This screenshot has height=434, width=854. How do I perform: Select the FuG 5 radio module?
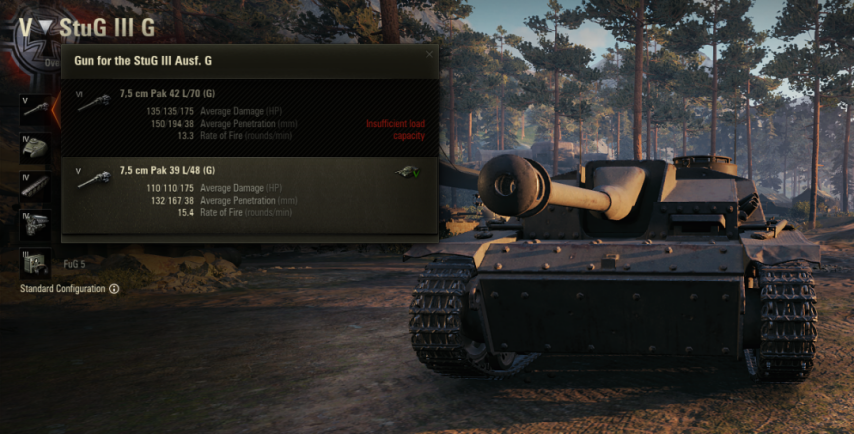[x=35, y=263]
